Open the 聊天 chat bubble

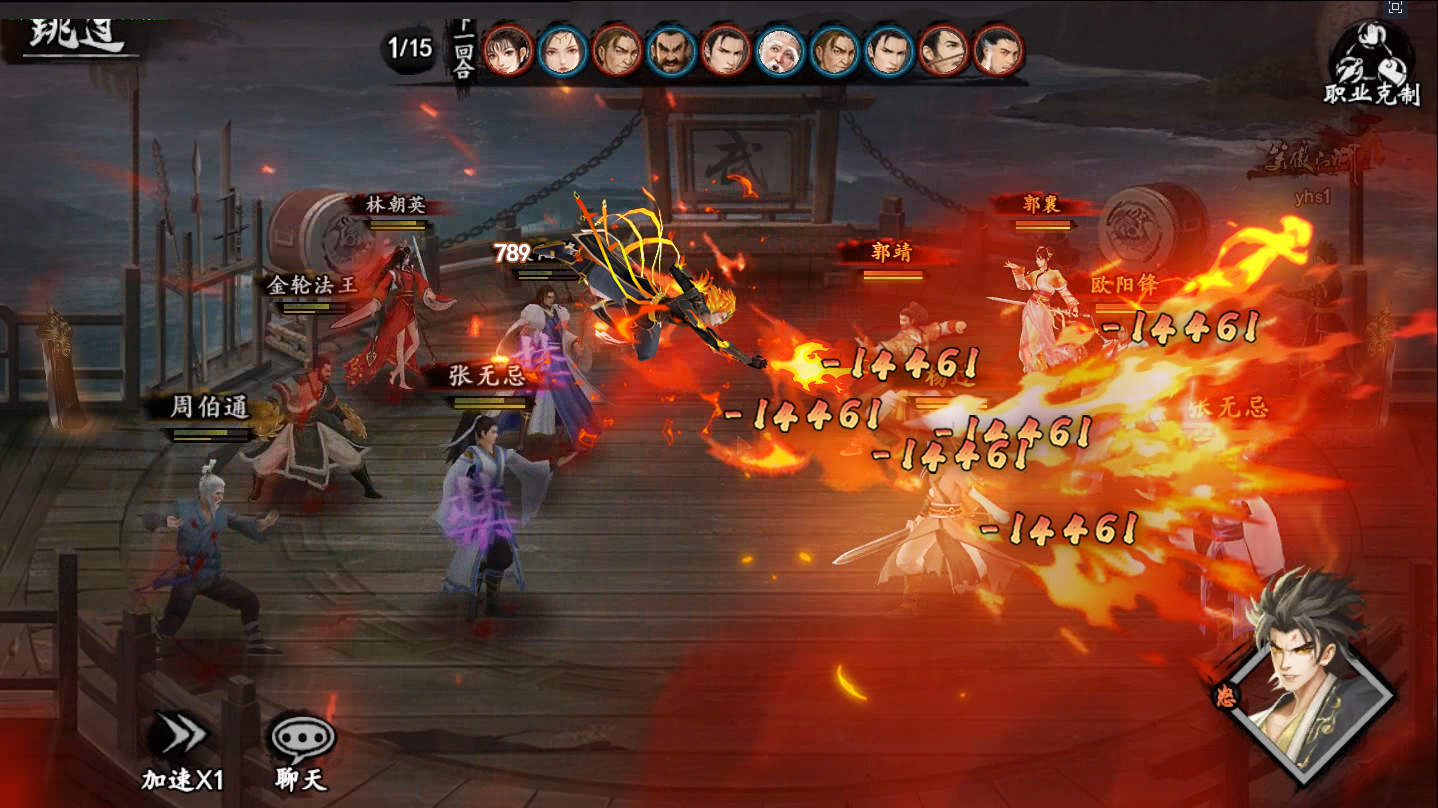pos(302,750)
